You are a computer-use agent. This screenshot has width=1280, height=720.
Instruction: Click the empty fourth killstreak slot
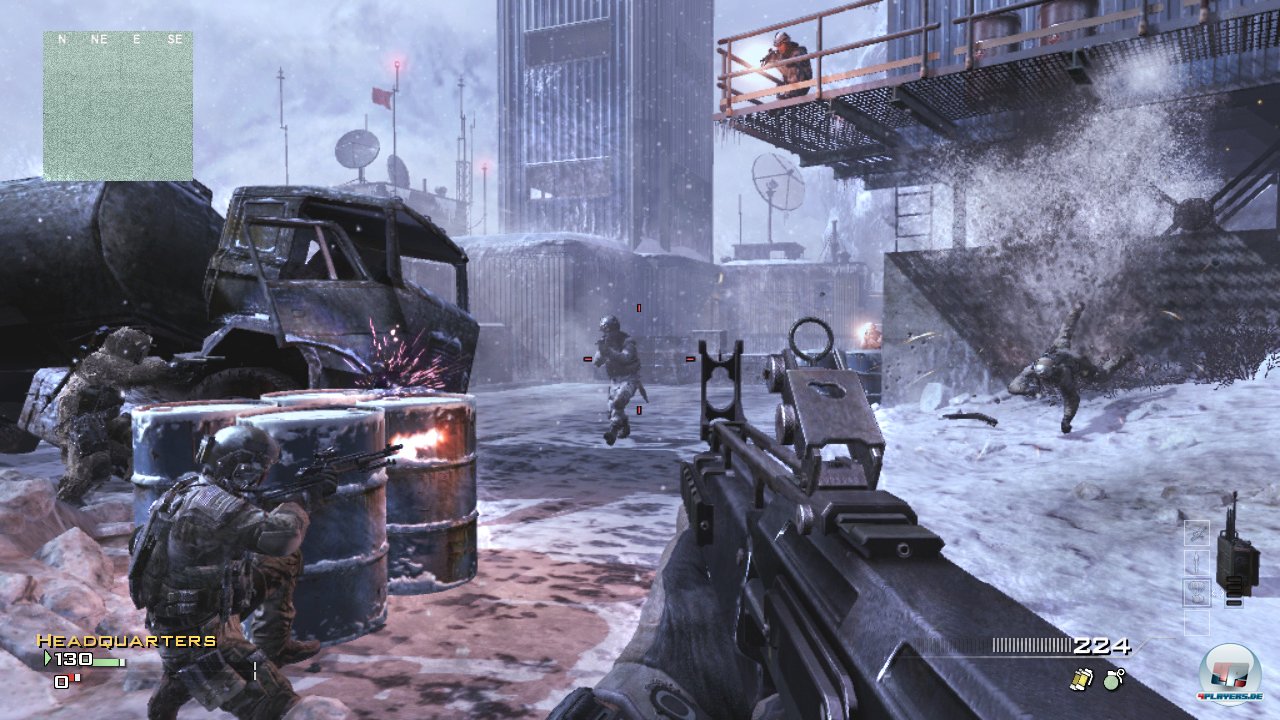point(1197,622)
